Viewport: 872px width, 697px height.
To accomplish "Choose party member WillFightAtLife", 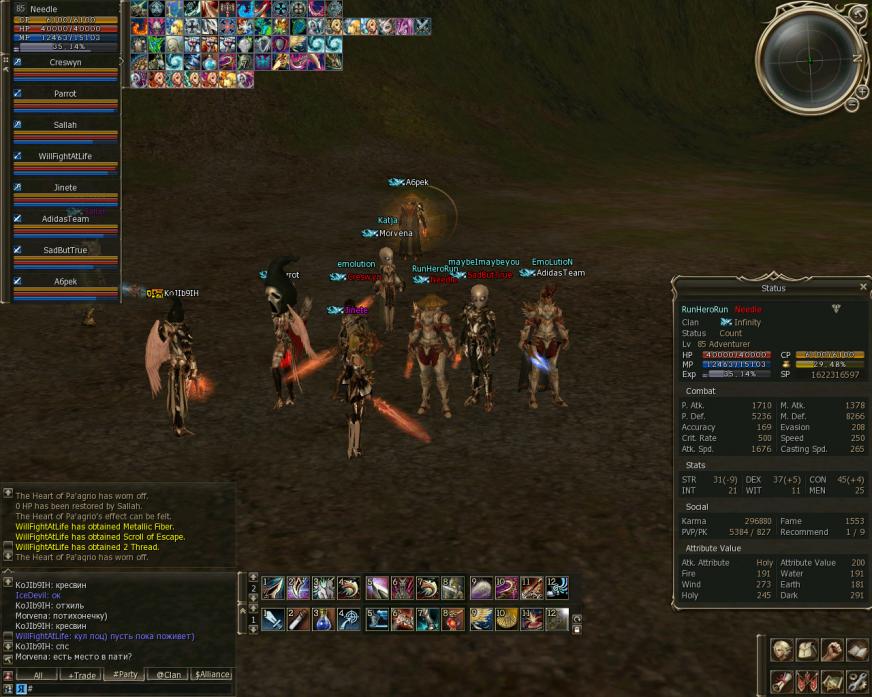I will coord(66,156).
